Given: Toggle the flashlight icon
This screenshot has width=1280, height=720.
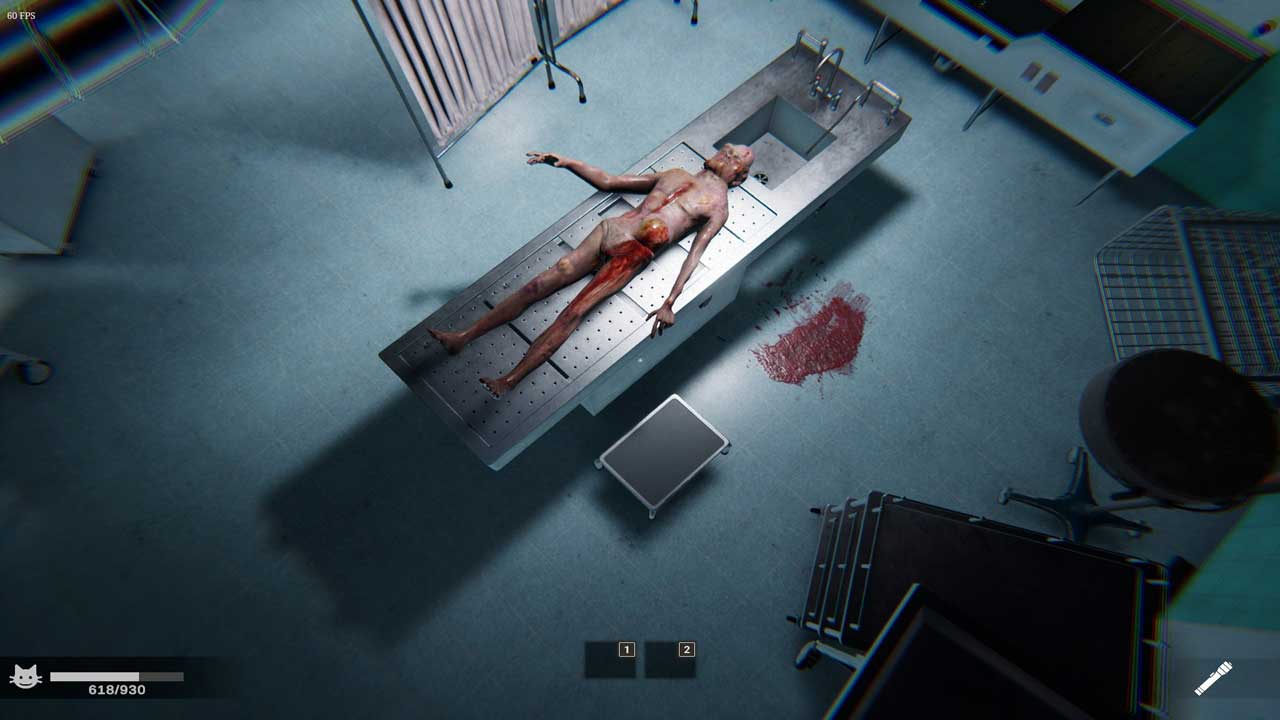Looking at the screenshot, I should click(x=1213, y=679).
